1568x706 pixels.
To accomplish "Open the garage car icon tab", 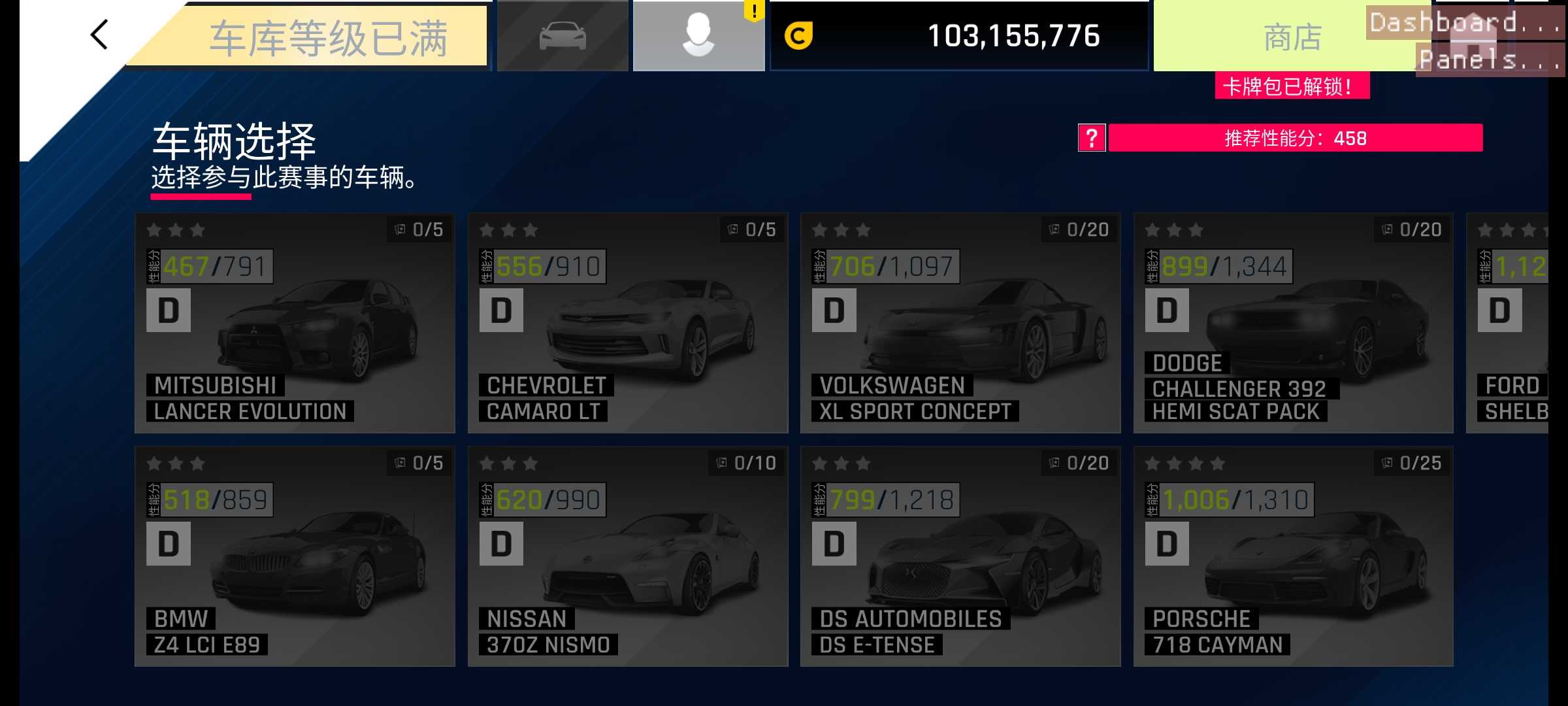I will tap(563, 36).
